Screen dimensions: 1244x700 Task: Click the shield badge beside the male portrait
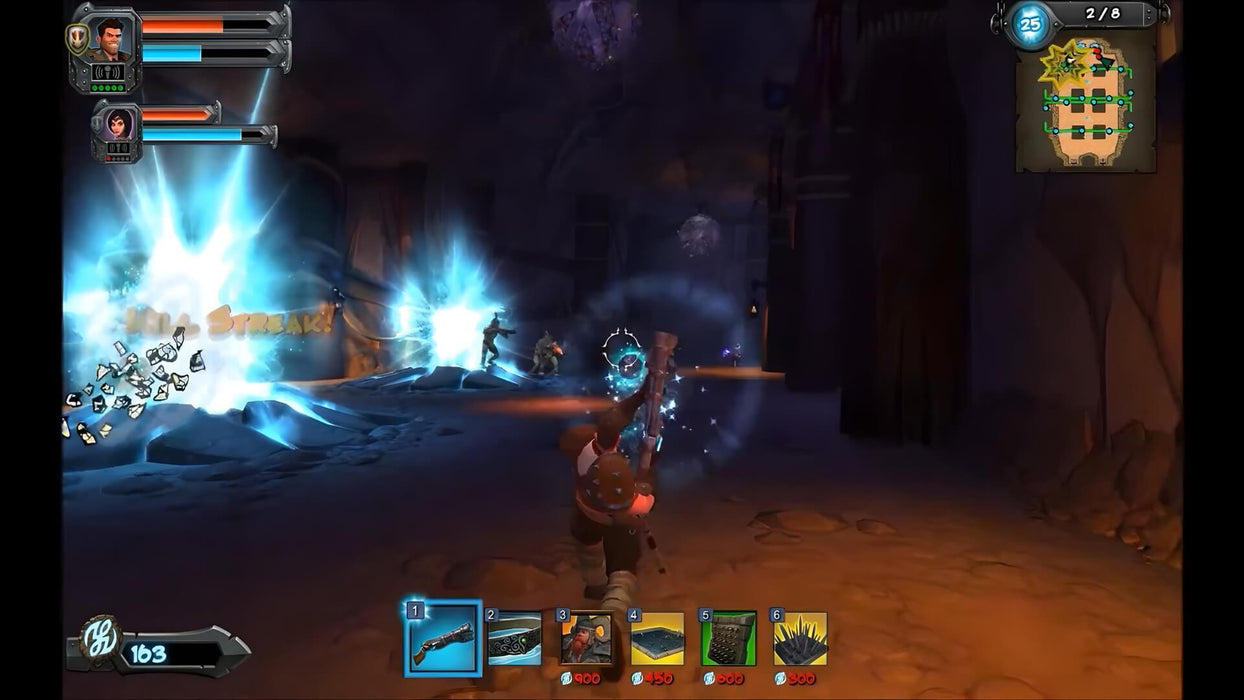[x=77, y=38]
